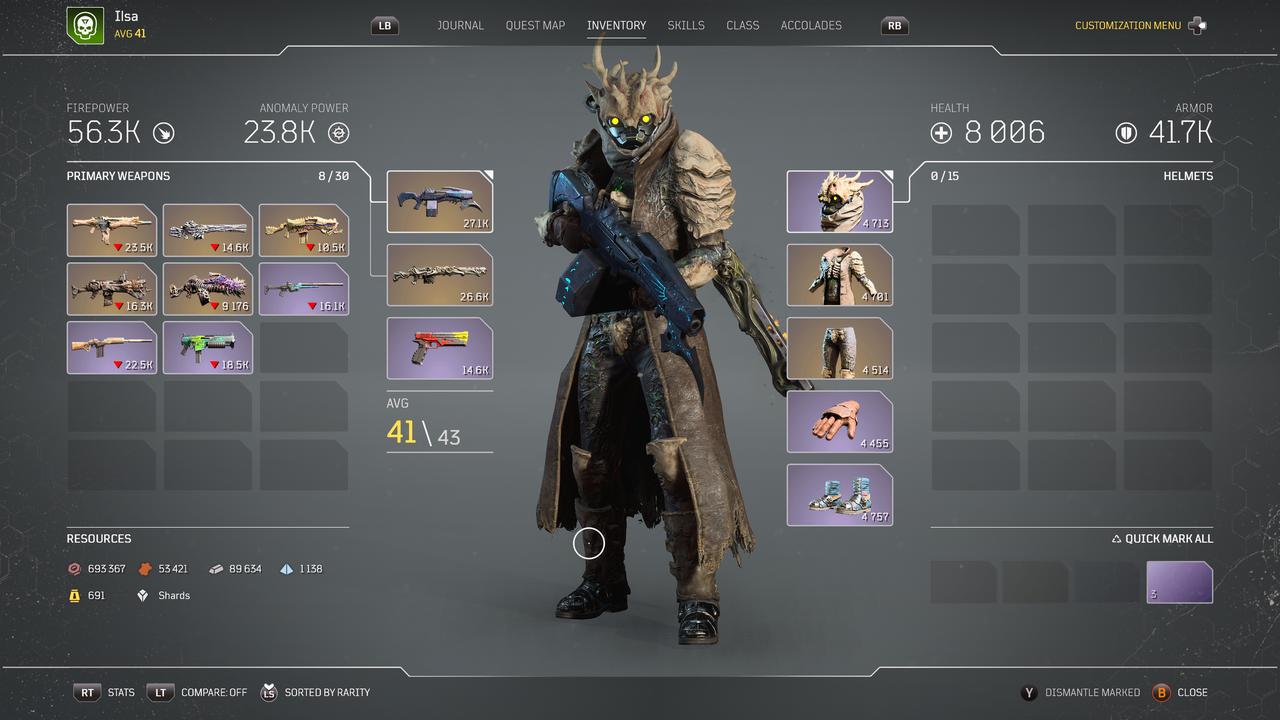
Task: Go to the Skills tab
Action: pyautogui.click(x=686, y=25)
